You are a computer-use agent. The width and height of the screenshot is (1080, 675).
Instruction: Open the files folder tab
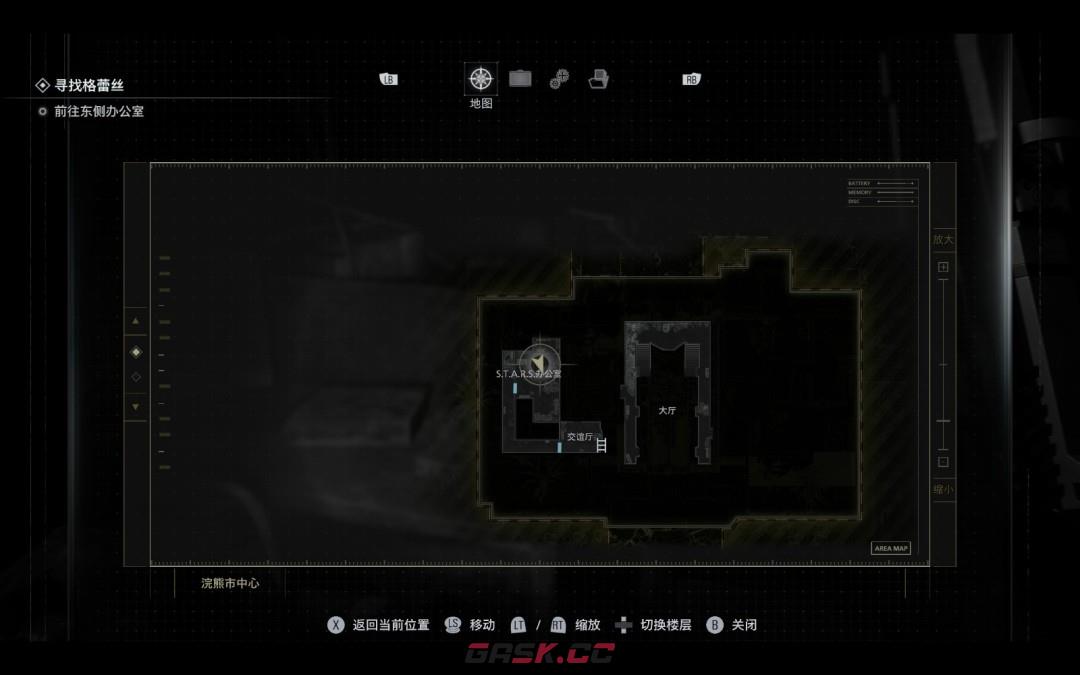pyautogui.click(x=599, y=79)
